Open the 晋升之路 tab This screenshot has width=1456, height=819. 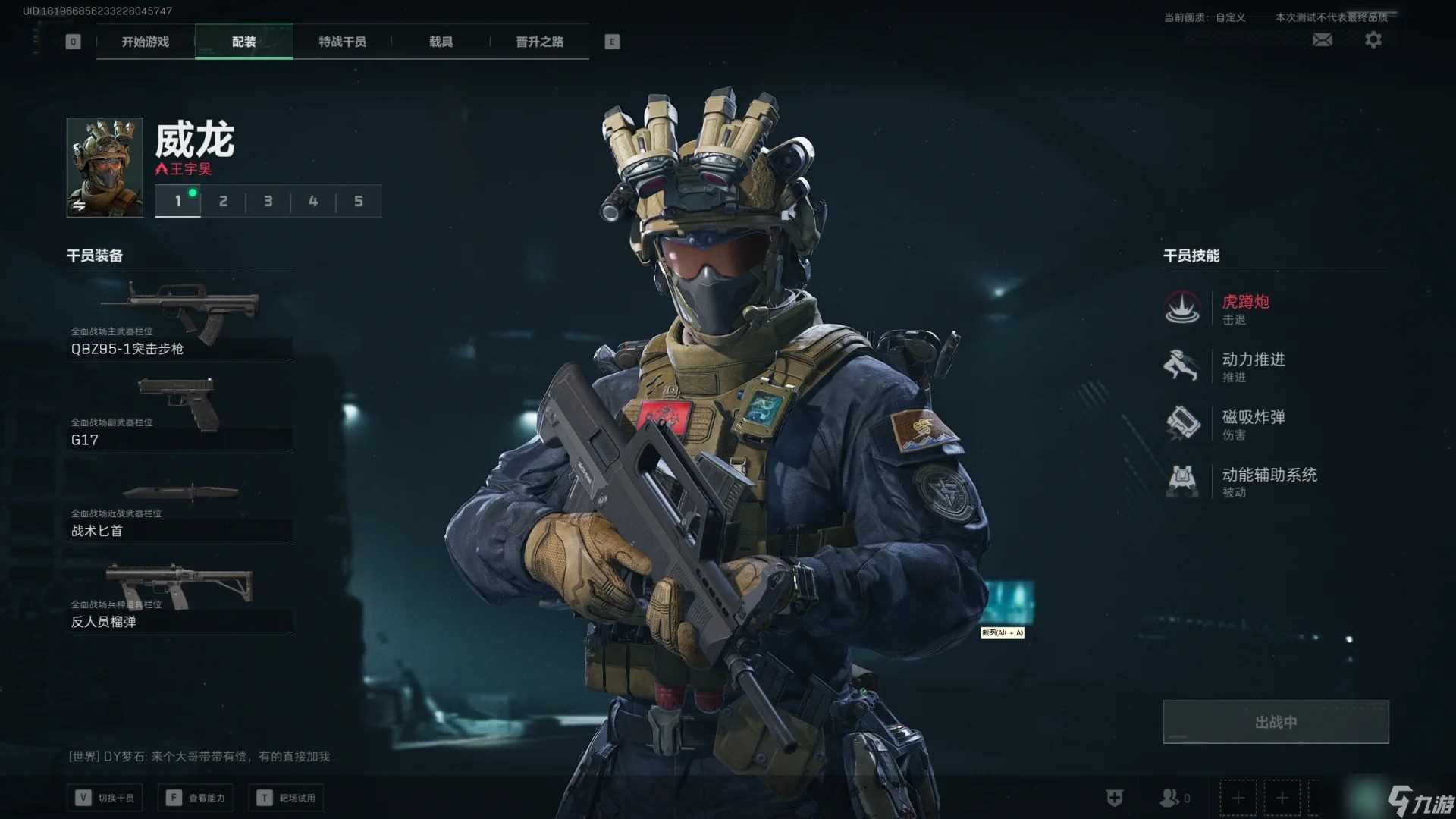(x=539, y=42)
